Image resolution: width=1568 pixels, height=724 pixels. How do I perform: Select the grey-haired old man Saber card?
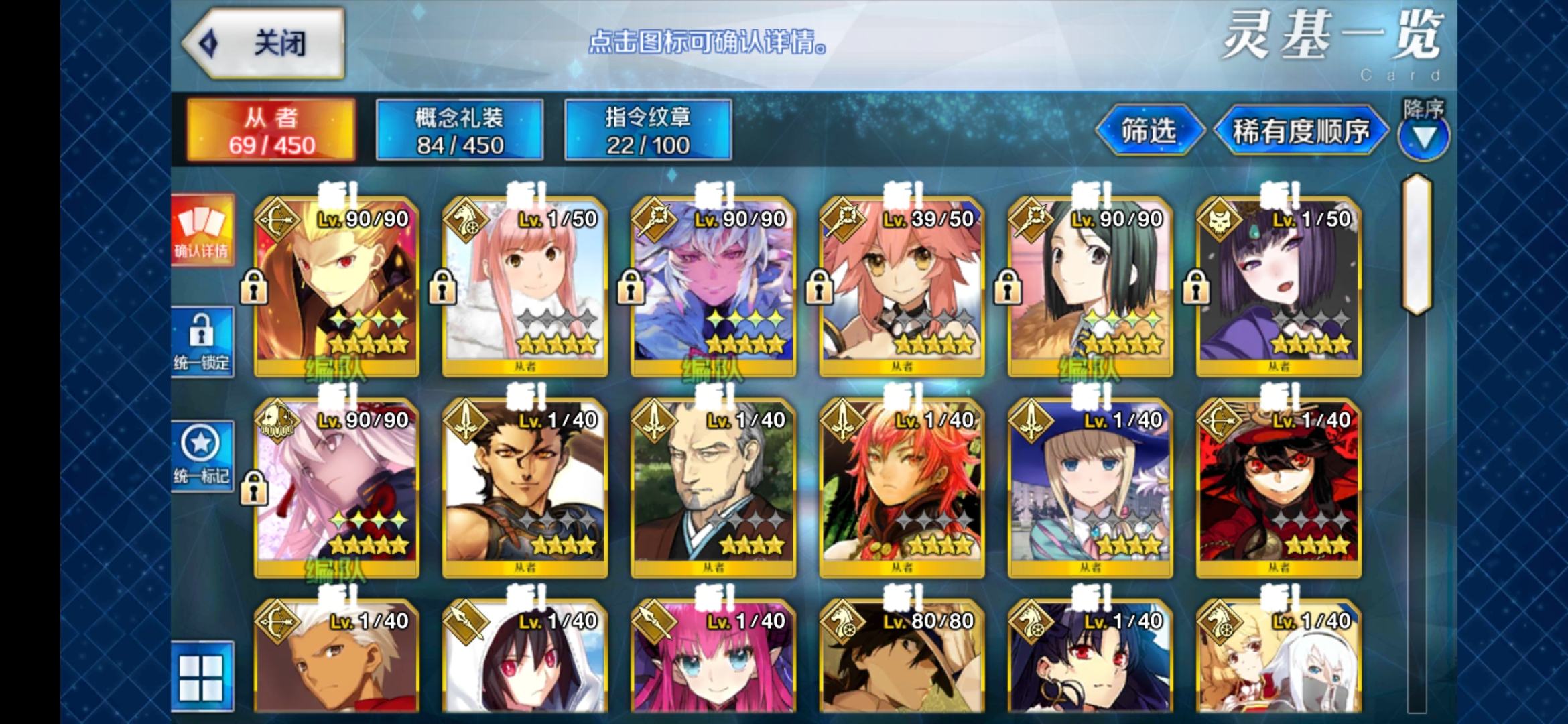coord(714,487)
